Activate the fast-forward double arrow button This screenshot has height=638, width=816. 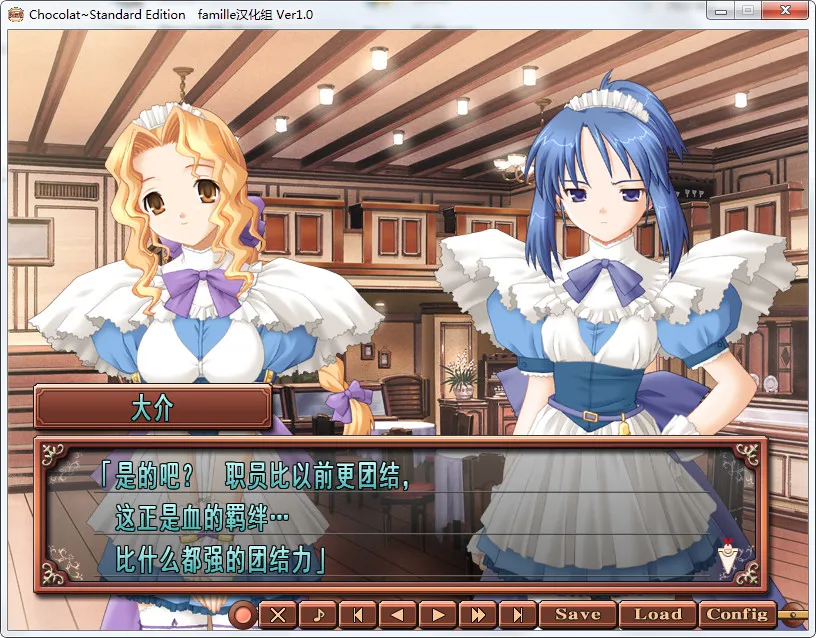(x=478, y=615)
